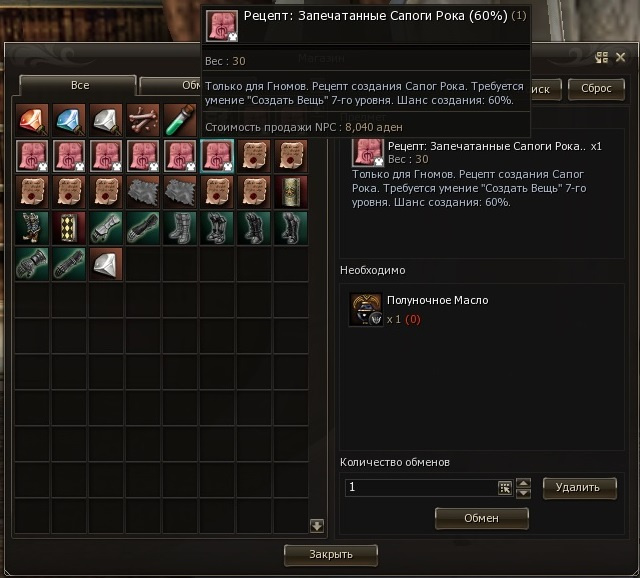Open the quantity calculator icon

pos(505,488)
